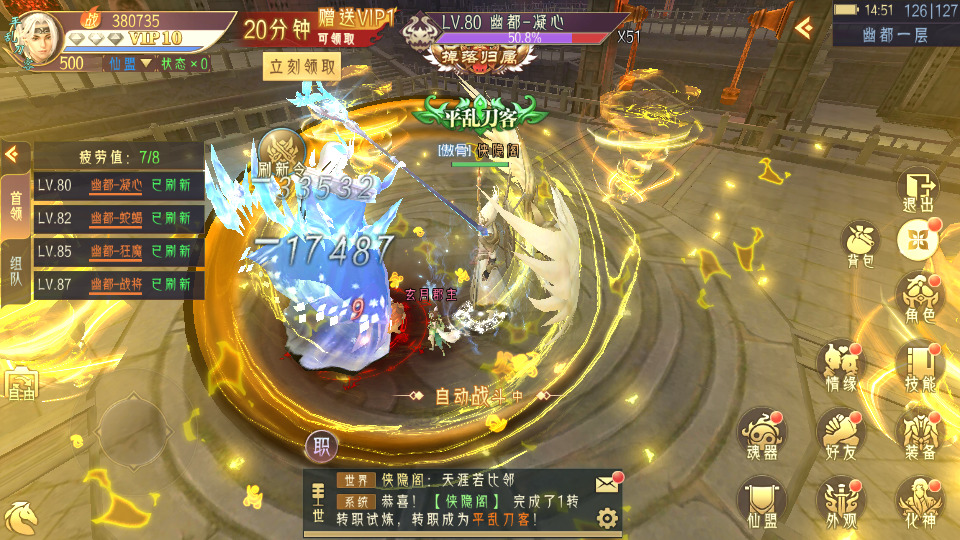Select the LV.80 幽都-凝心 boss row
Viewport: 960px width, 540px height.
coord(119,185)
